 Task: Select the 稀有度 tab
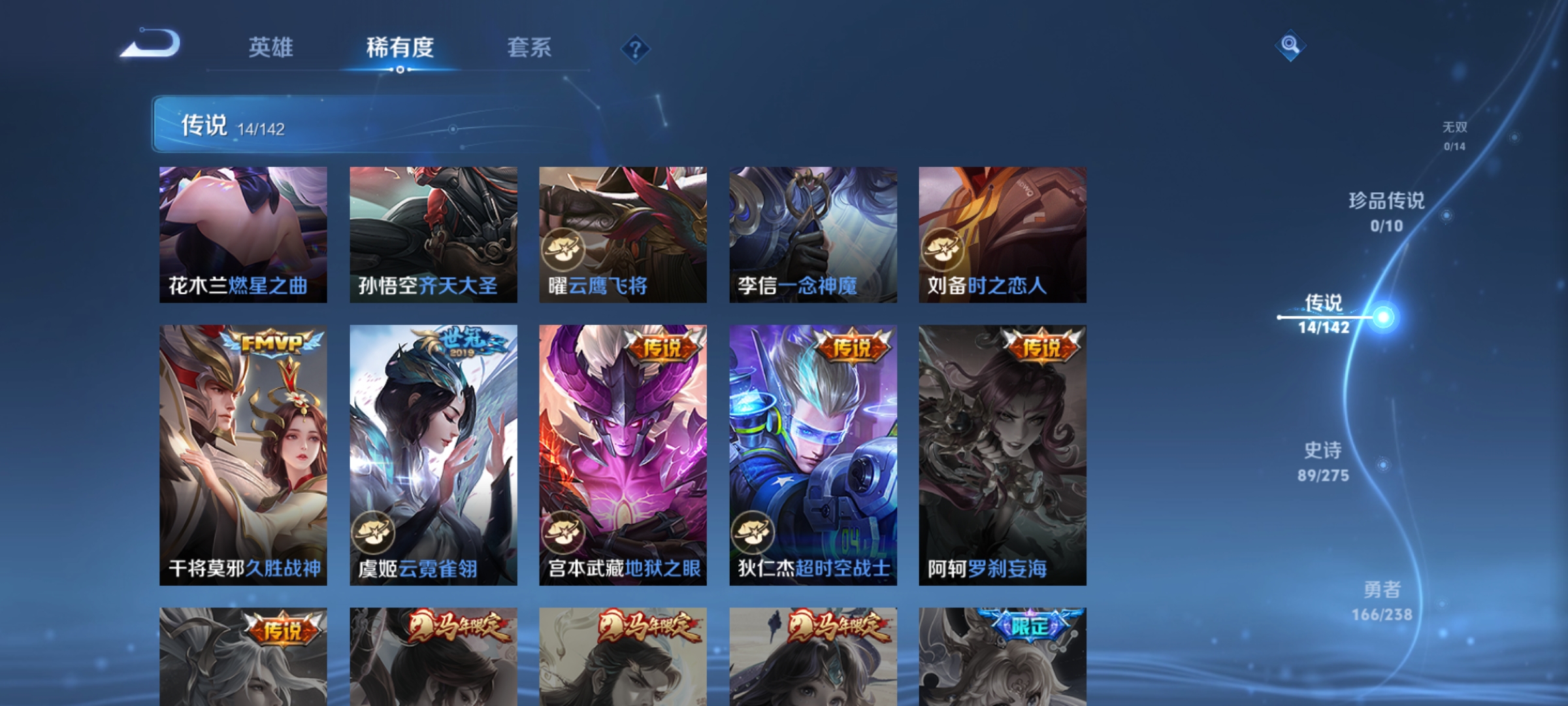(x=400, y=47)
